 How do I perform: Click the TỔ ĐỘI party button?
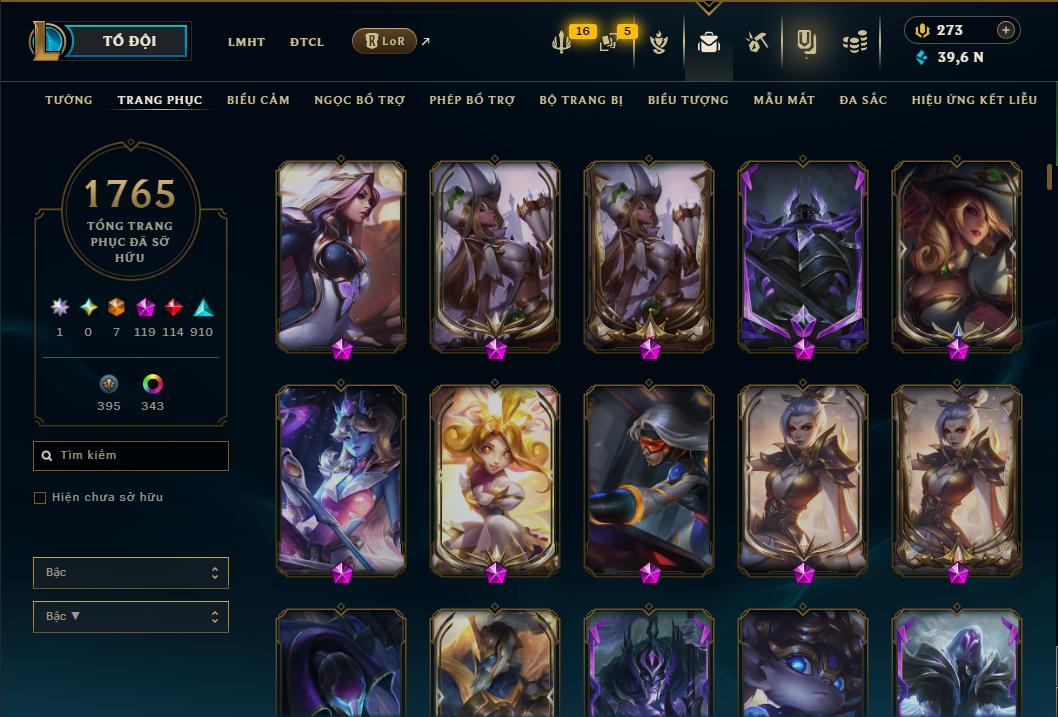(130, 41)
